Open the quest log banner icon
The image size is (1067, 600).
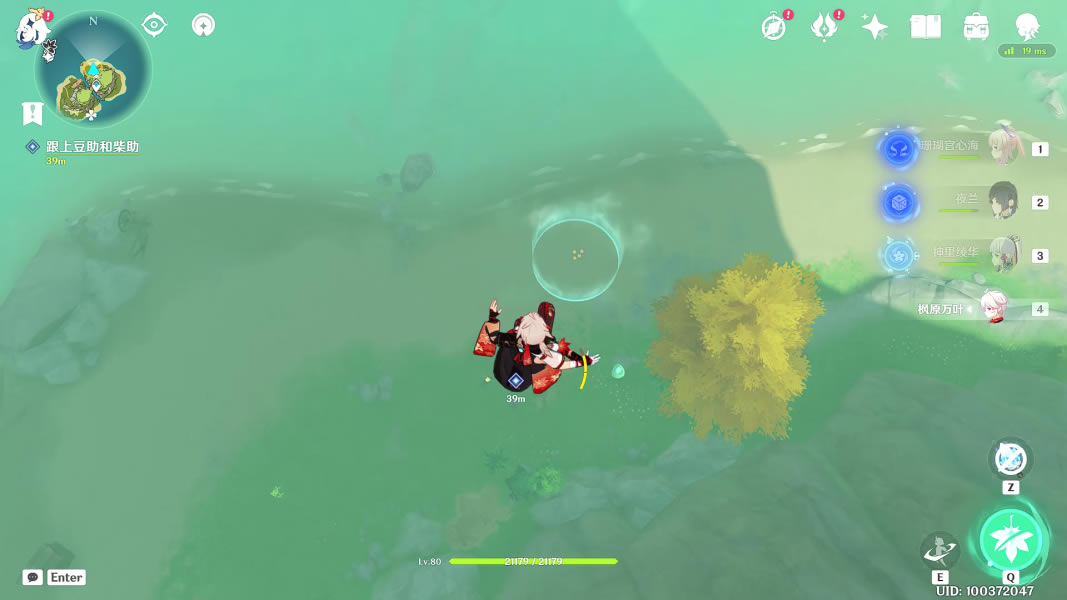(32, 113)
